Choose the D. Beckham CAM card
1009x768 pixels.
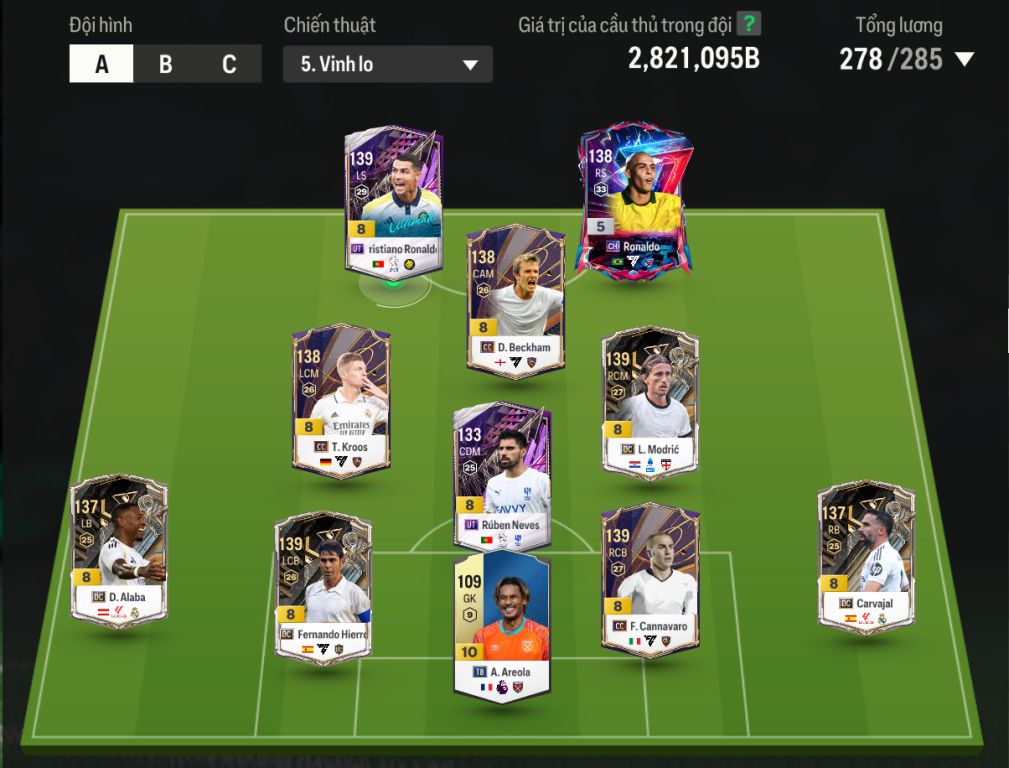click(x=515, y=300)
